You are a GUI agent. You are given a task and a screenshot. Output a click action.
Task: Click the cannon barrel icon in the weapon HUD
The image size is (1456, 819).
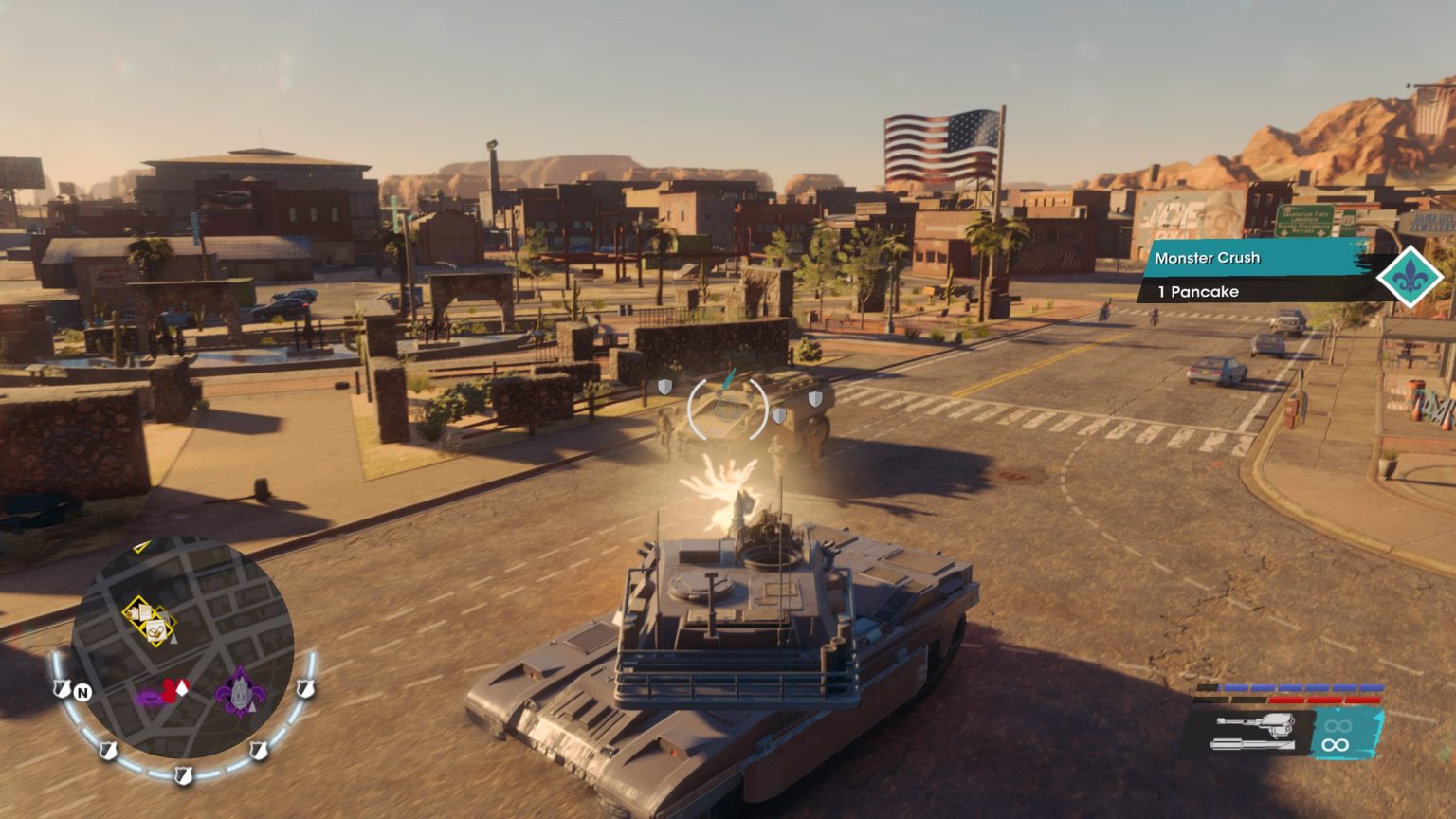pos(1253,744)
